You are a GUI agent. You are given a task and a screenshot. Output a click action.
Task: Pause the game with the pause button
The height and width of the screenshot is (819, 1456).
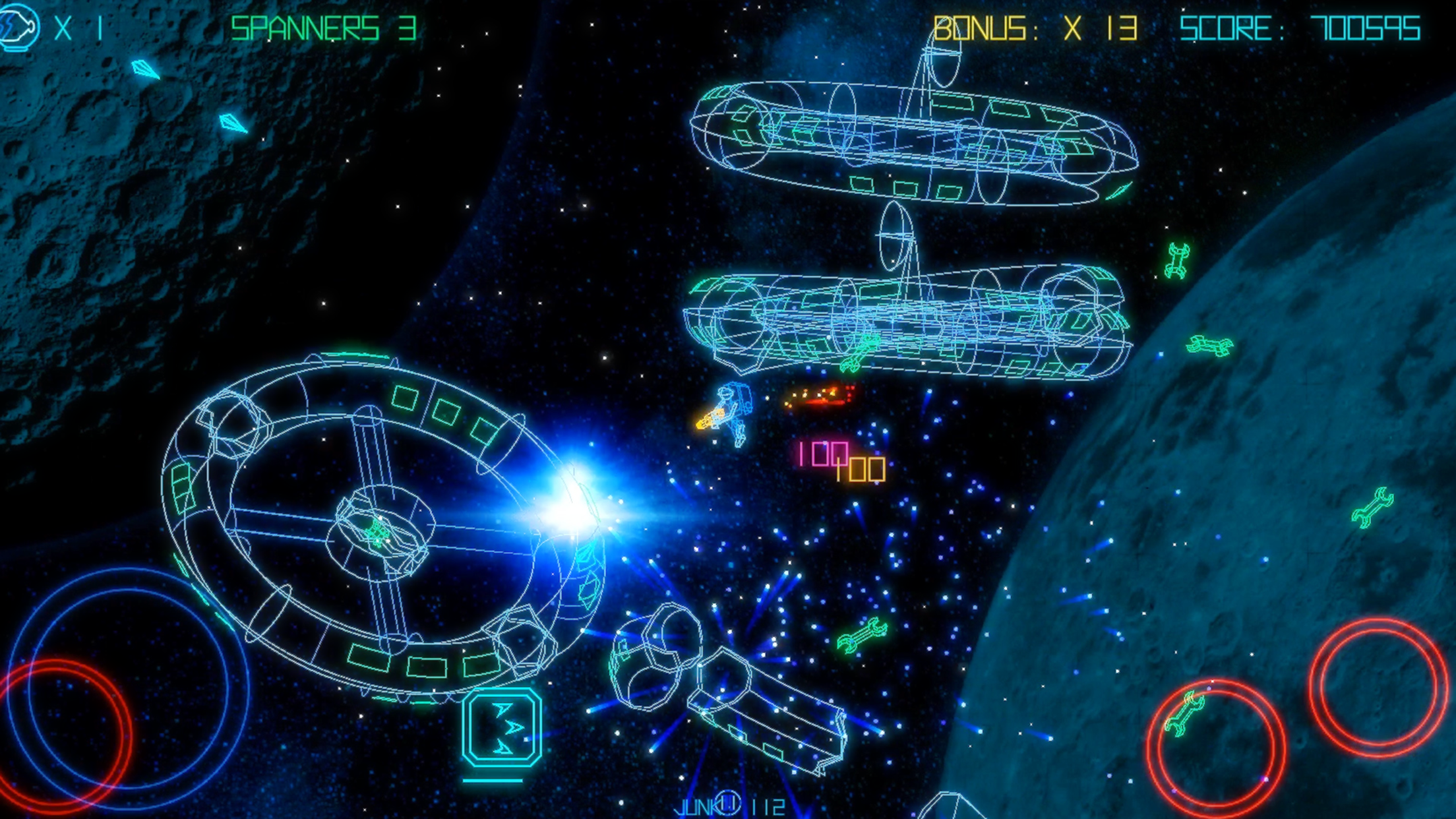click(x=728, y=803)
